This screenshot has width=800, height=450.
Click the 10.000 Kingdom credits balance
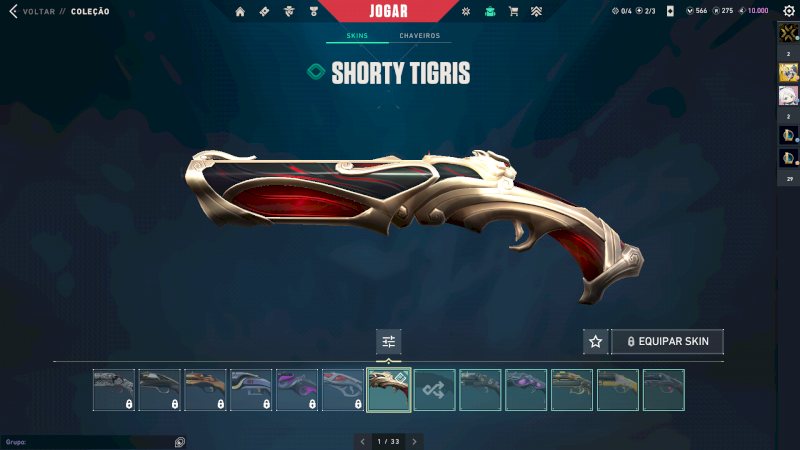pyautogui.click(x=754, y=11)
